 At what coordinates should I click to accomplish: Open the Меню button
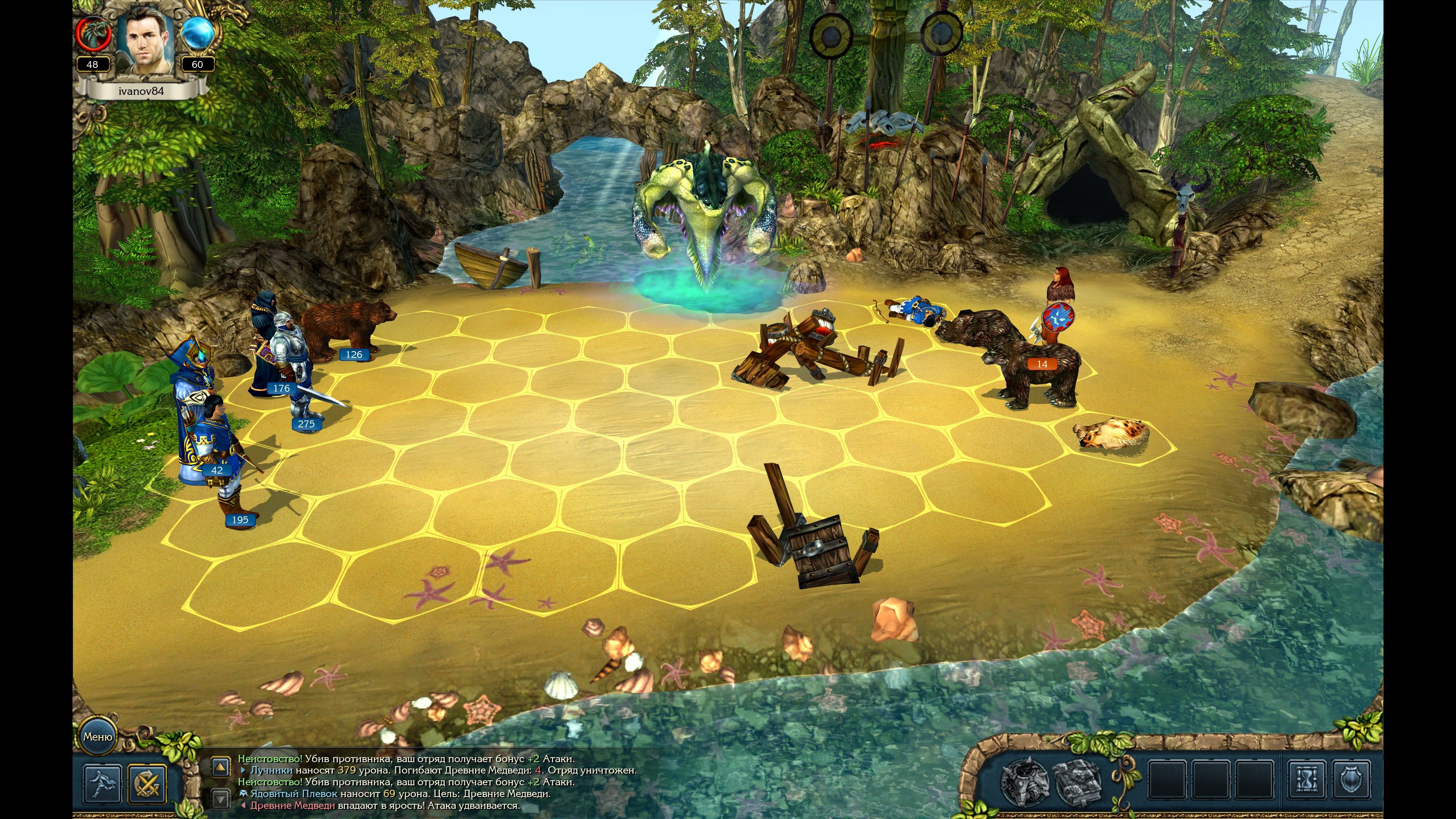[x=97, y=737]
